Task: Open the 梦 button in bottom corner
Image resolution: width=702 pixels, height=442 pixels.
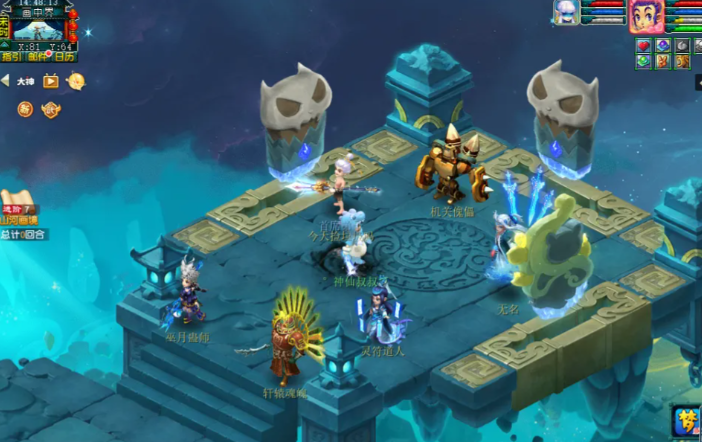Action: pyautogui.click(x=687, y=423)
